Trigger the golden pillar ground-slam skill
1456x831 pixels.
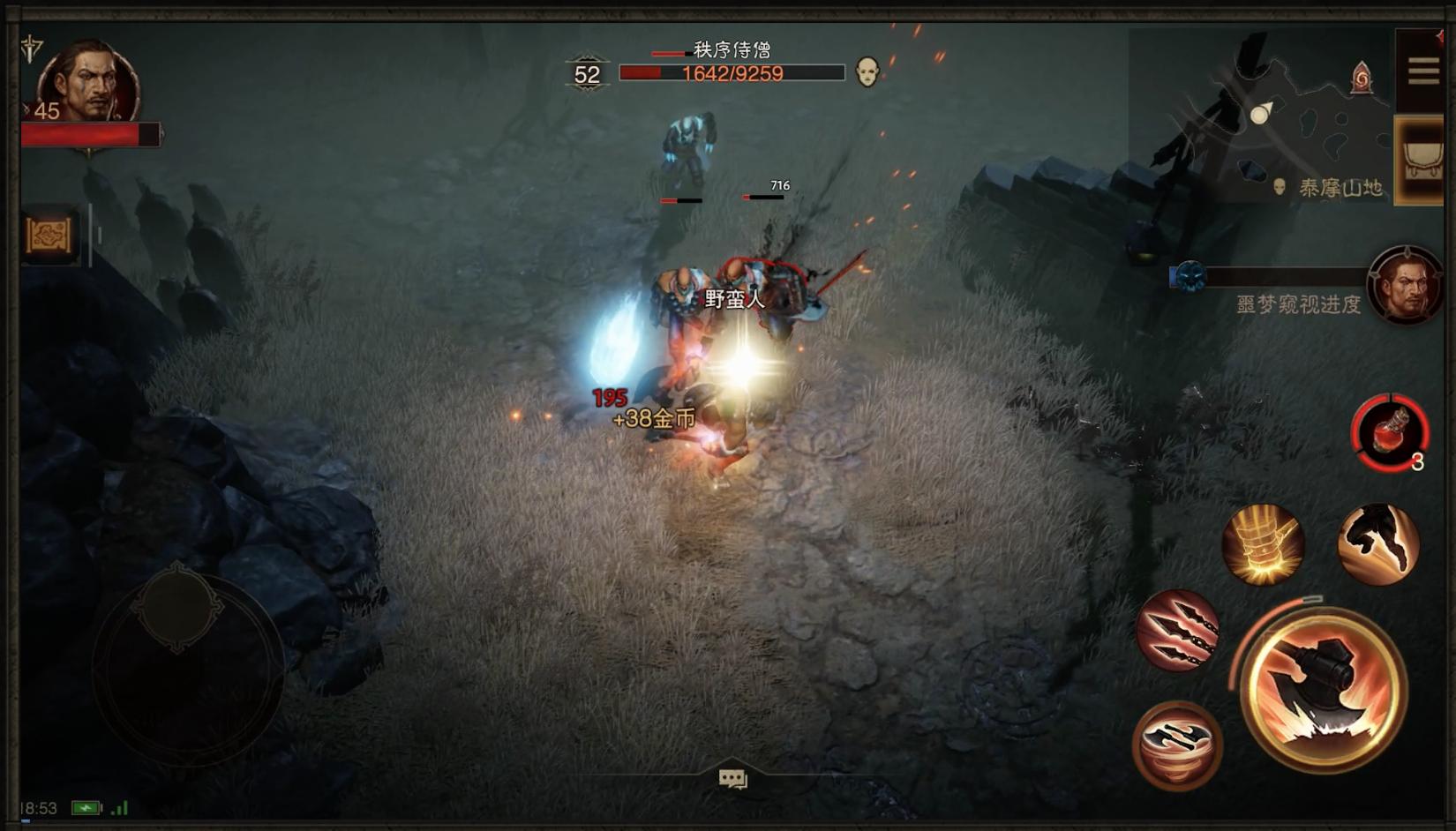click(1263, 543)
